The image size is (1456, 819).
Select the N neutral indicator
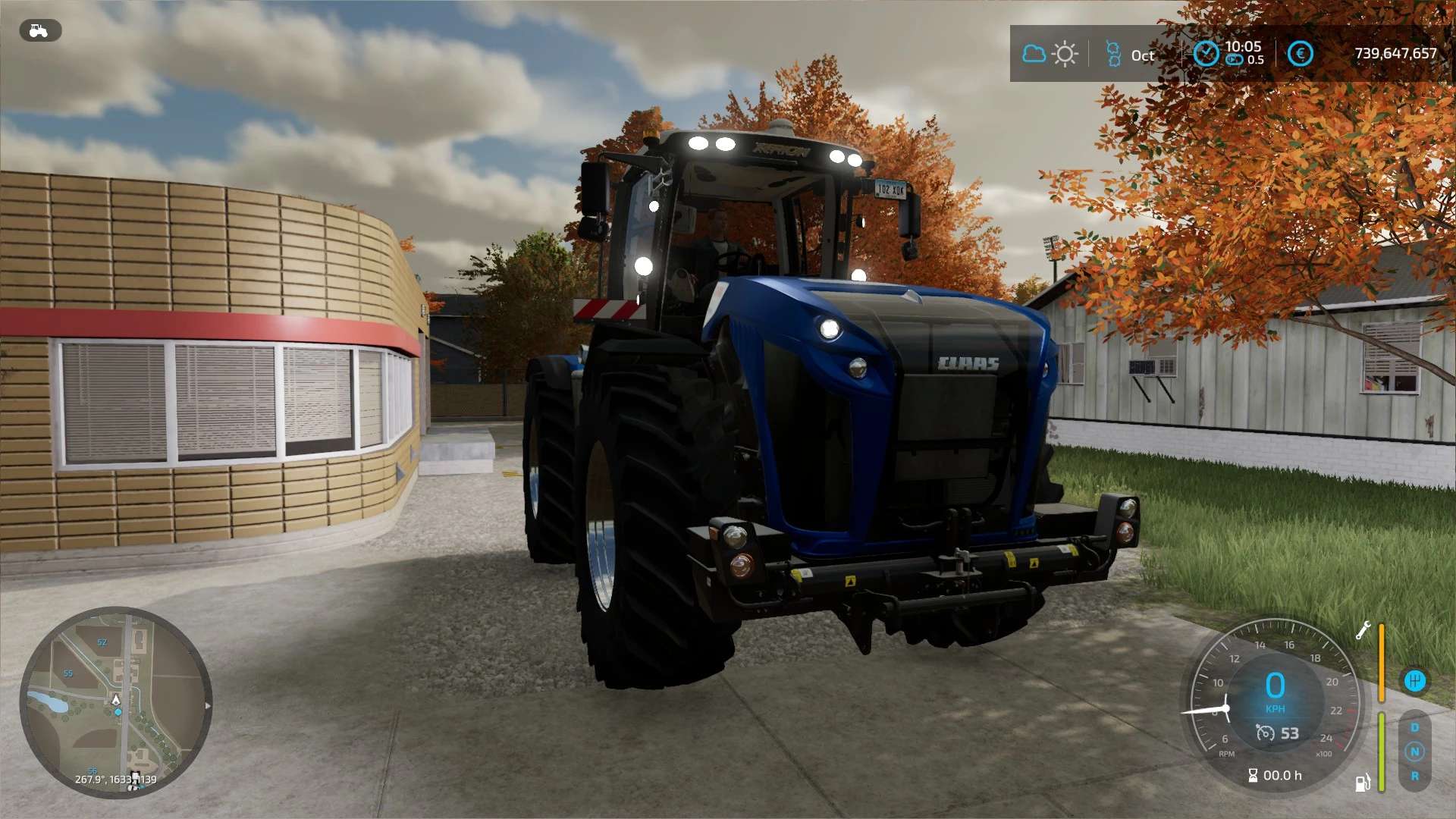click(x=1414, y=752)
